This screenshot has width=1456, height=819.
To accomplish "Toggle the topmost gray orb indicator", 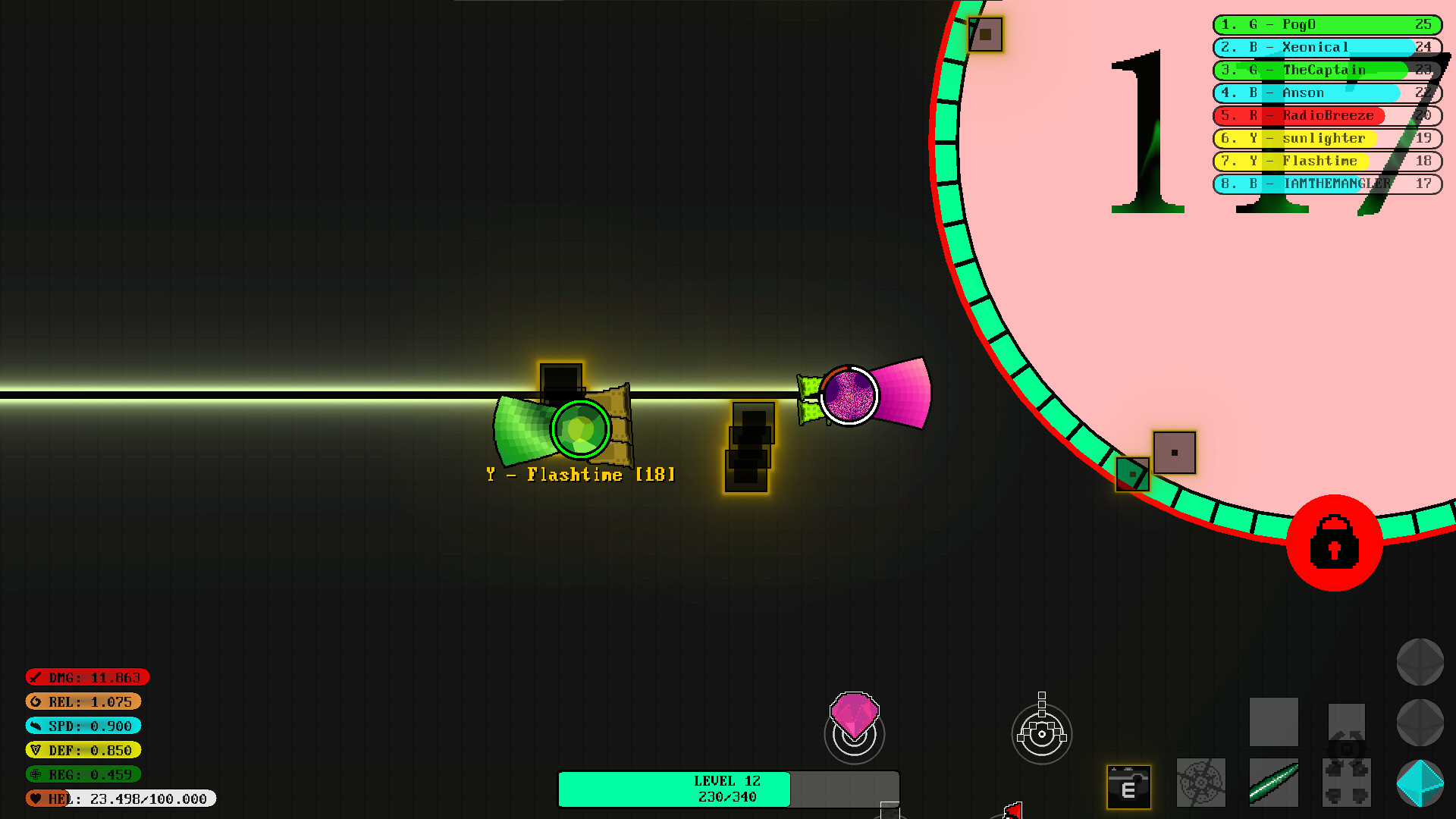I will pos(1421,662).
